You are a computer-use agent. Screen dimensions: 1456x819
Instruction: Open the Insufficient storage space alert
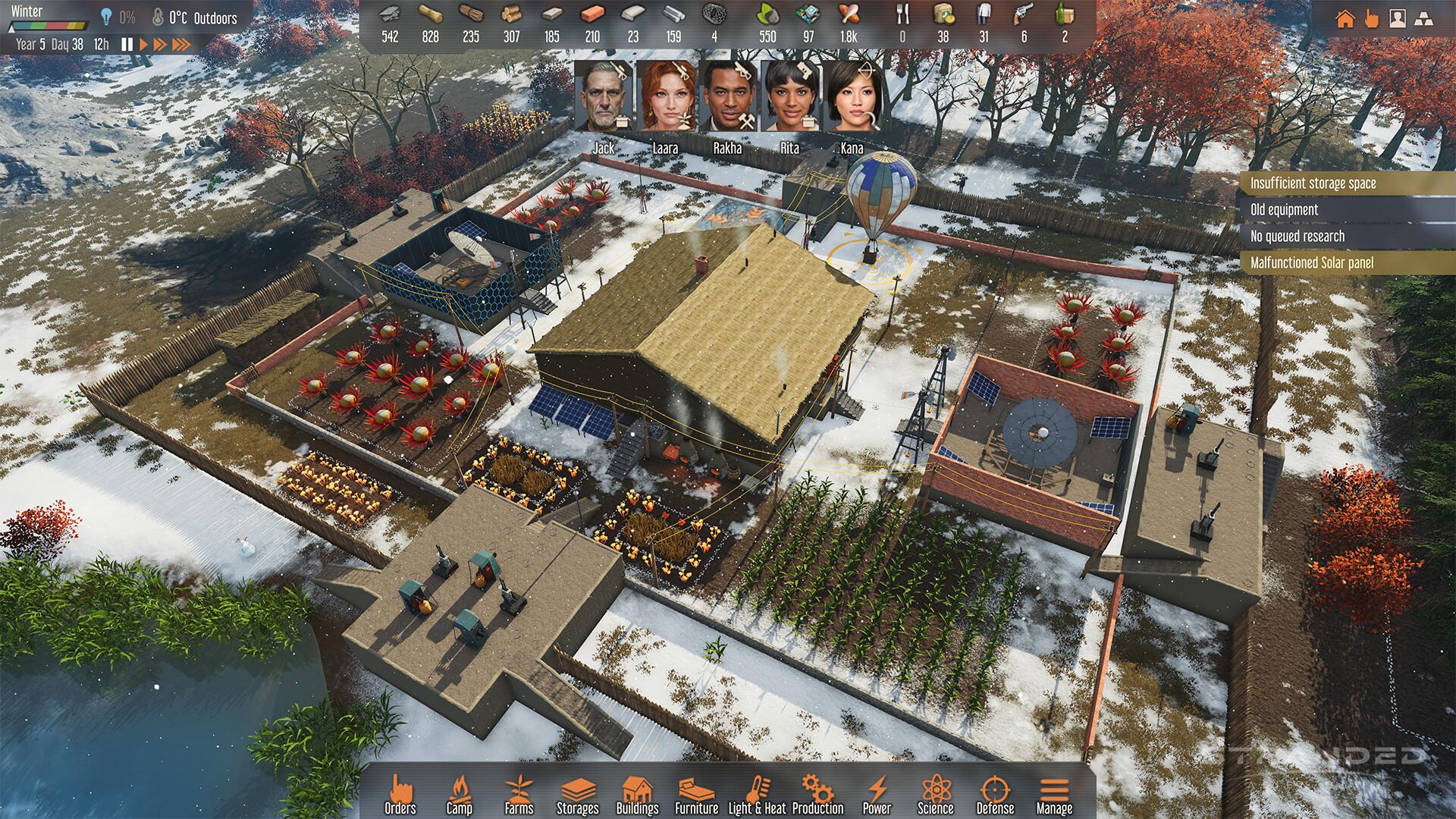[1351, 183]
